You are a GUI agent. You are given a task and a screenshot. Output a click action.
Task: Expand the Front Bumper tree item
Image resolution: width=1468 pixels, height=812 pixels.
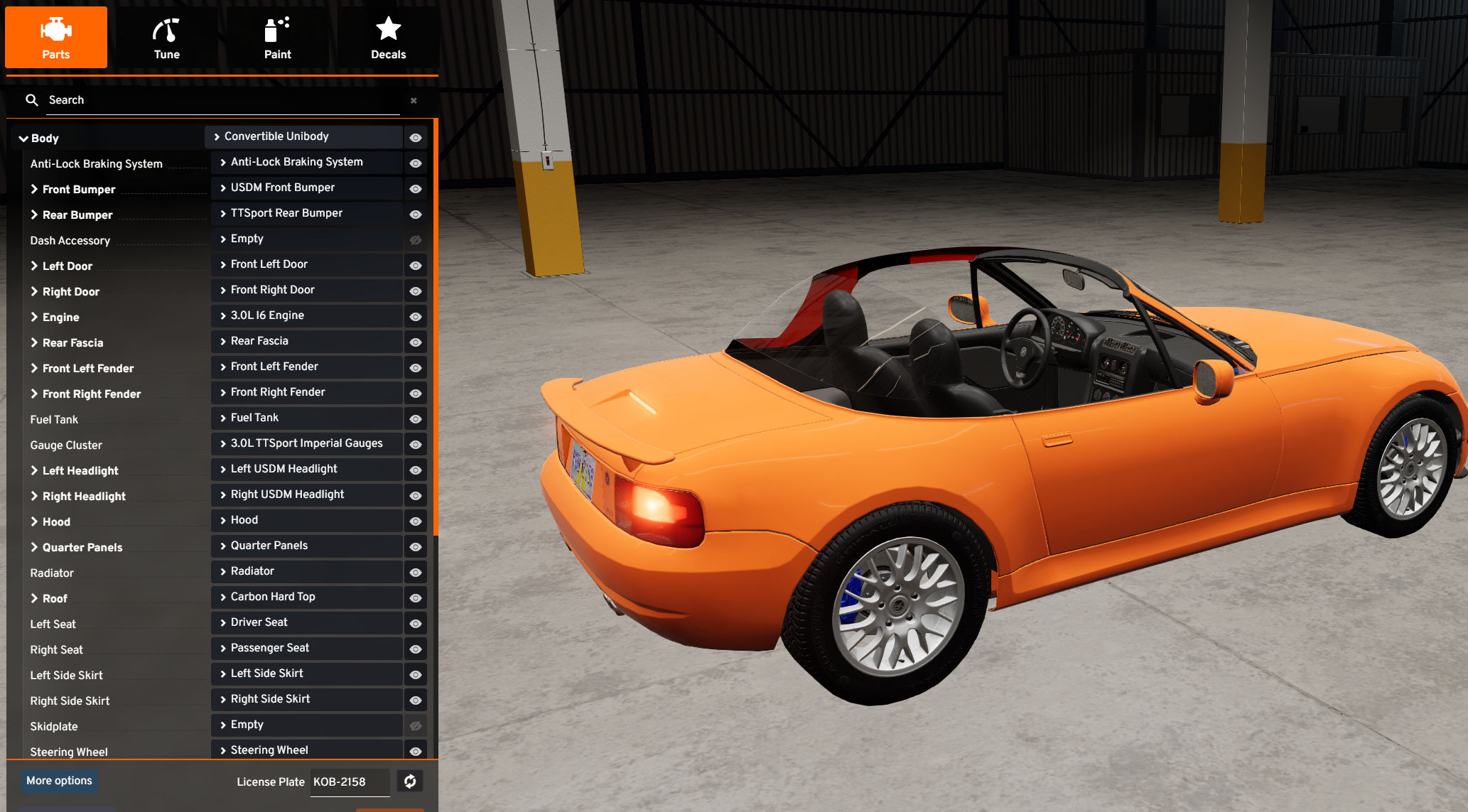[34, 189]
